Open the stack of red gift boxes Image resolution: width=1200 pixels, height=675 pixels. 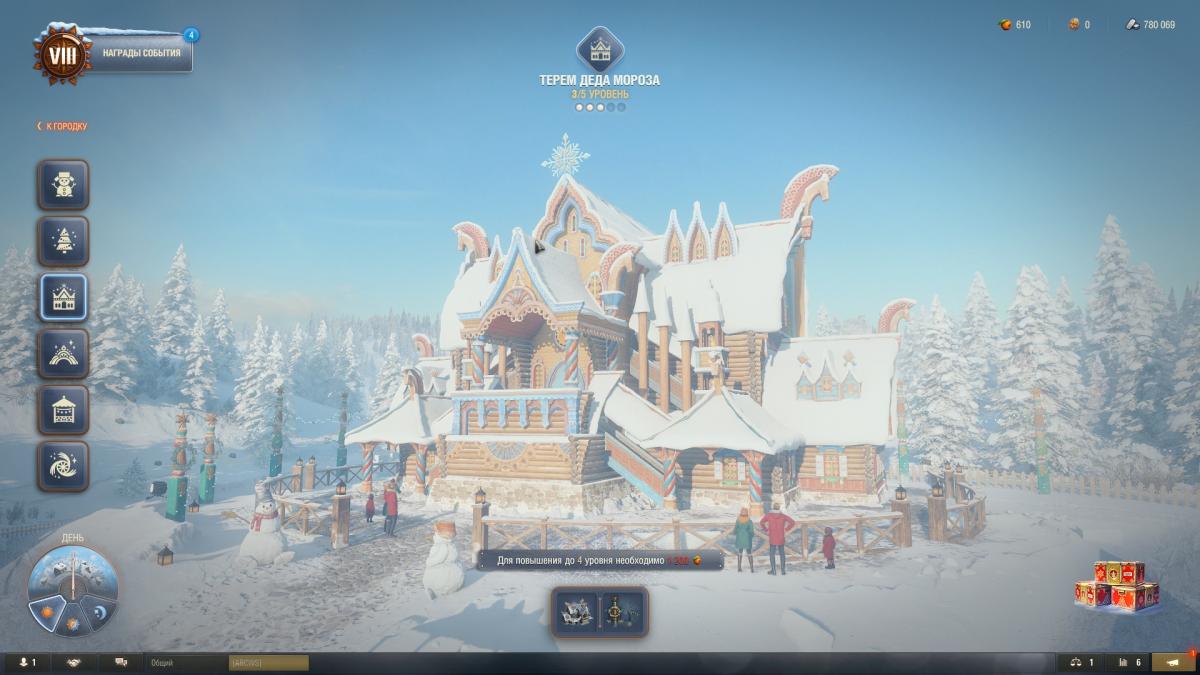coord(1117,585)
